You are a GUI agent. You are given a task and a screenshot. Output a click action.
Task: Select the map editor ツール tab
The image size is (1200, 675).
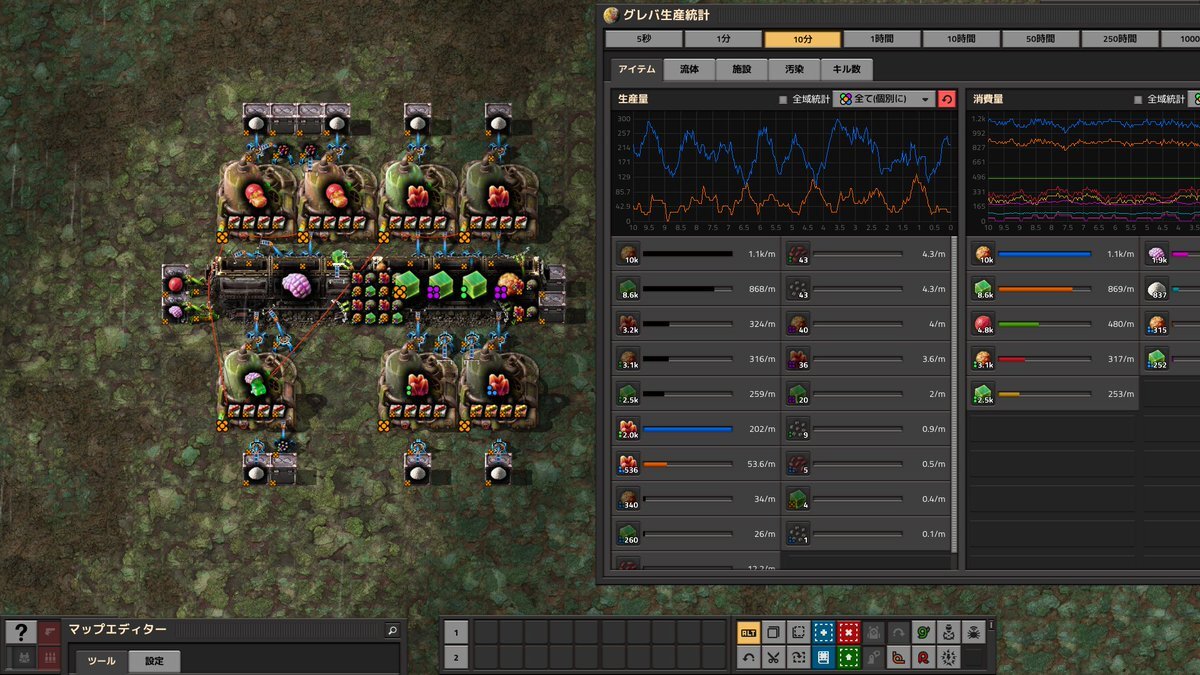(102, 661)
